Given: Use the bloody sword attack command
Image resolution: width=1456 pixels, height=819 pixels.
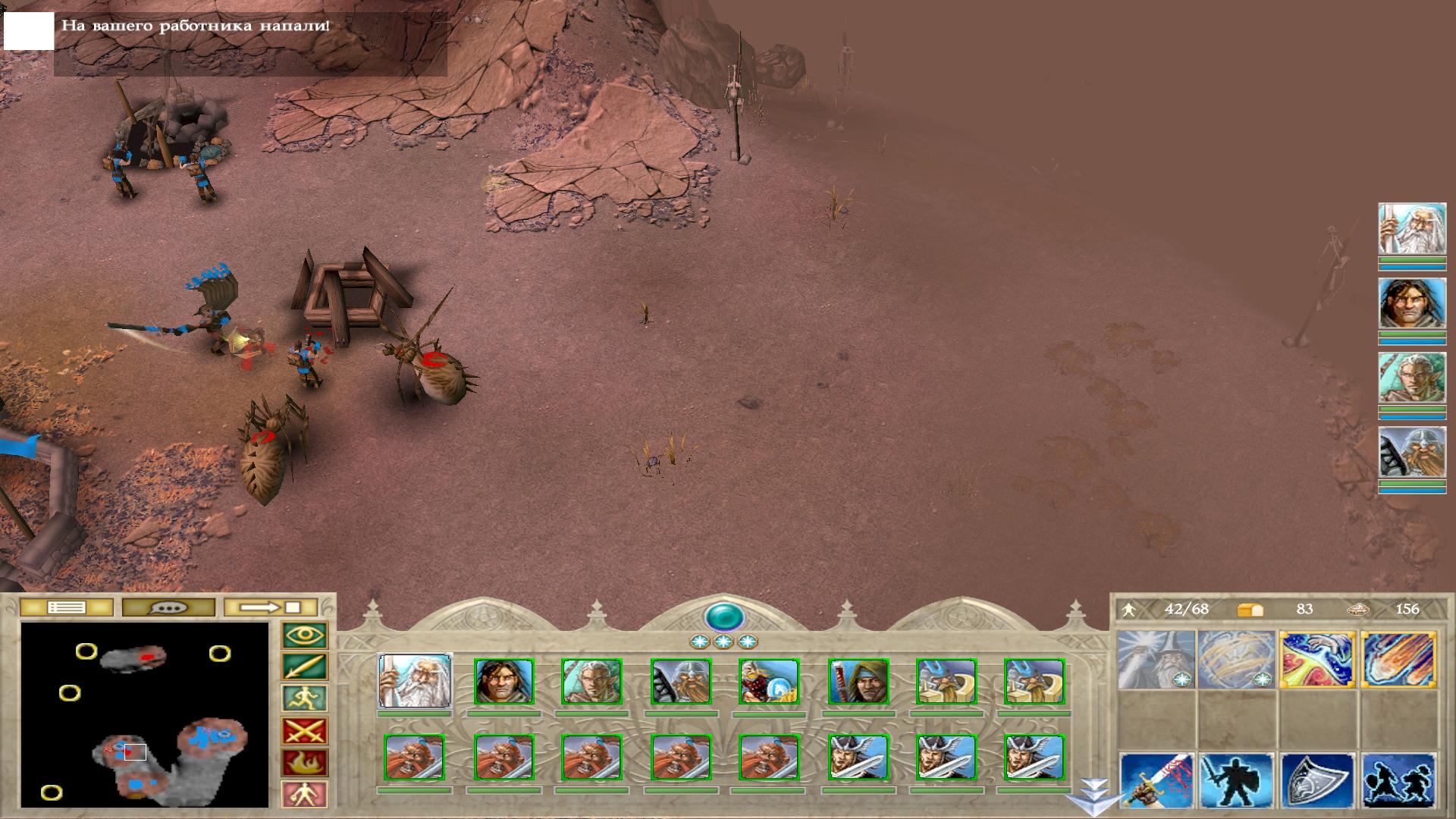Looking at the screenshot, I should point(1156,780).
